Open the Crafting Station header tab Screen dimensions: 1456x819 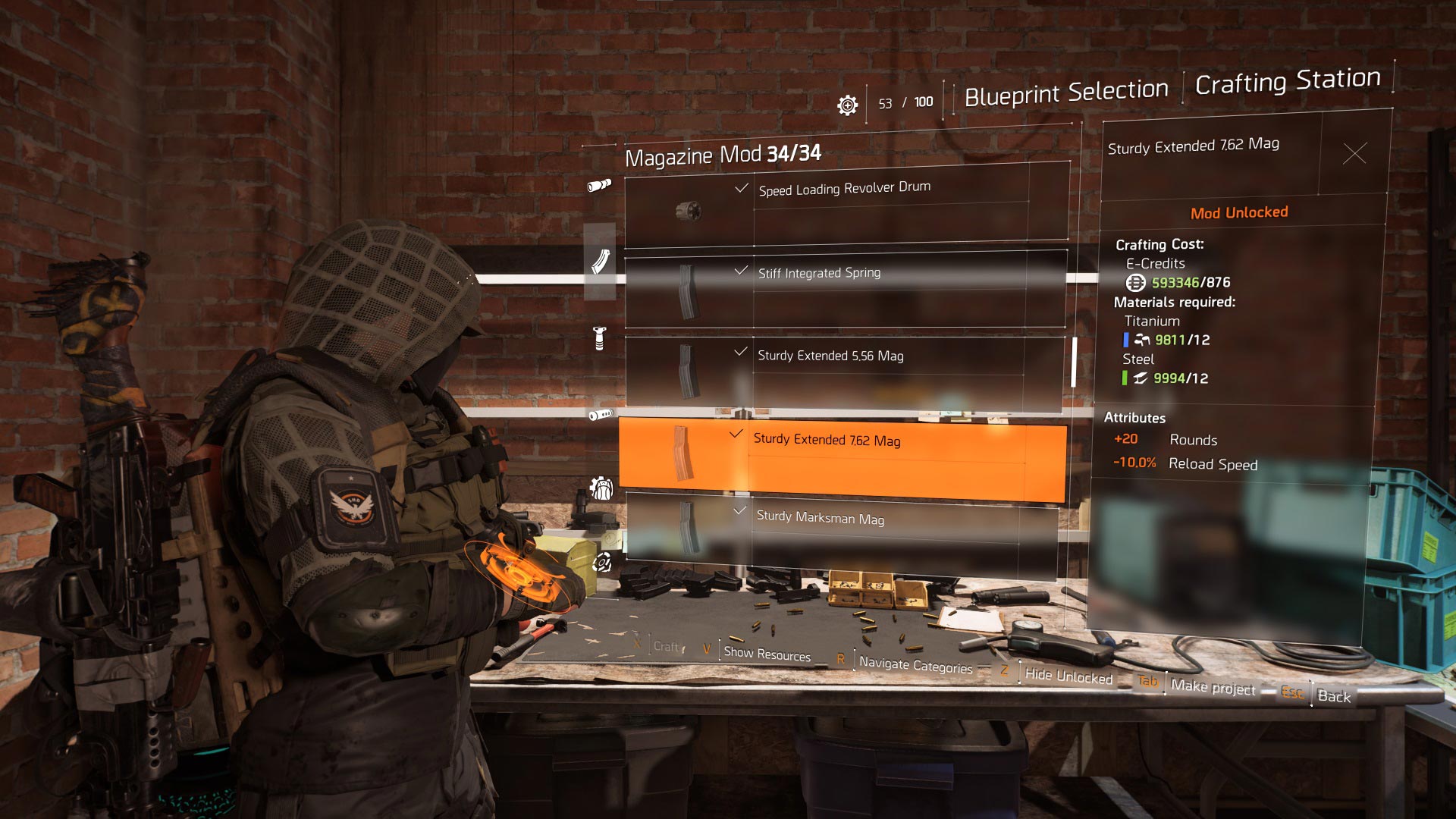point(1287,81)
